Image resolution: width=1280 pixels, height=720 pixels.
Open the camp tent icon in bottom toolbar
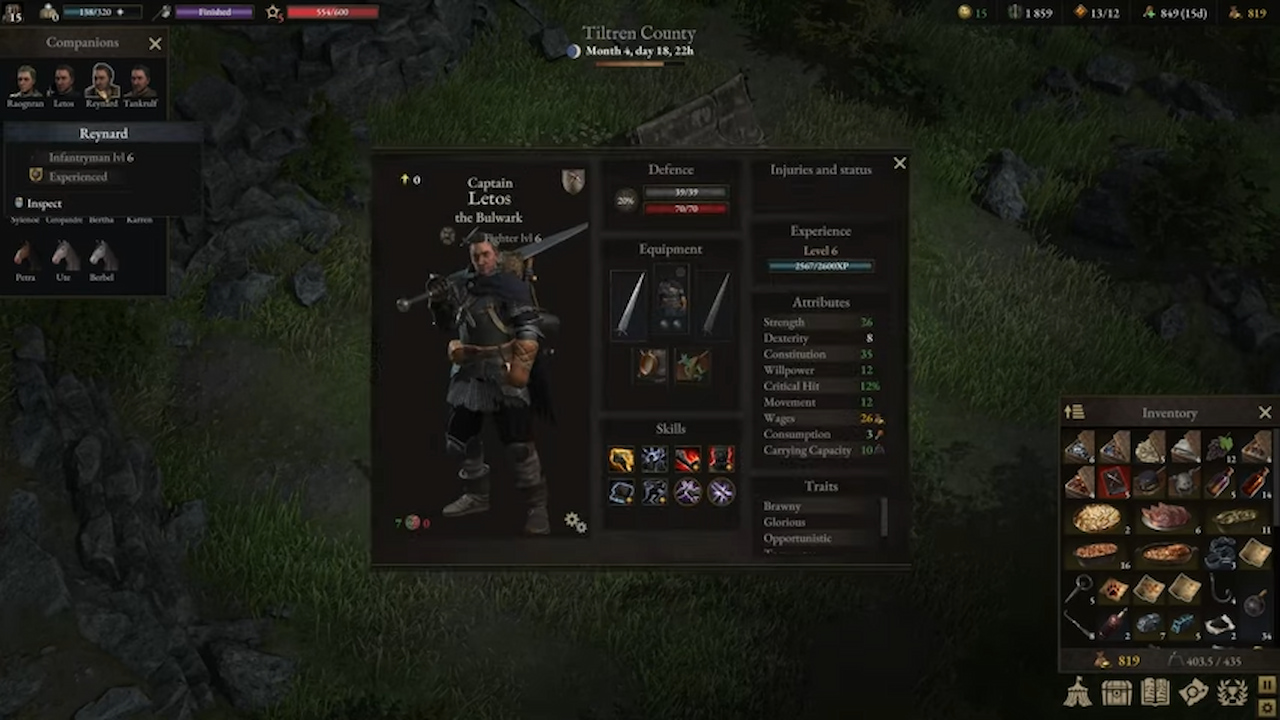(x=1077, y=692)
